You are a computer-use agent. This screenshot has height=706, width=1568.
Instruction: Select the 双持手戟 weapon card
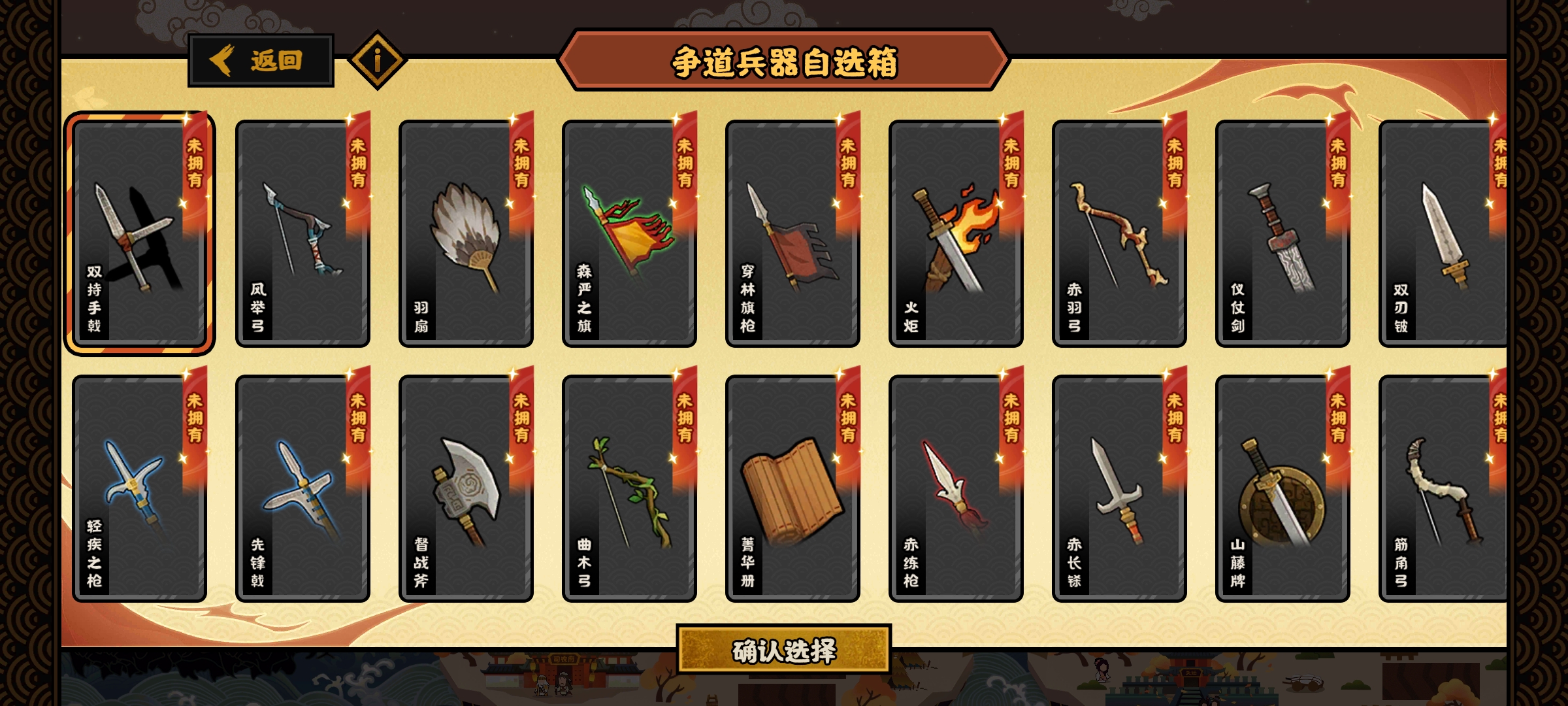coord(139,233)
